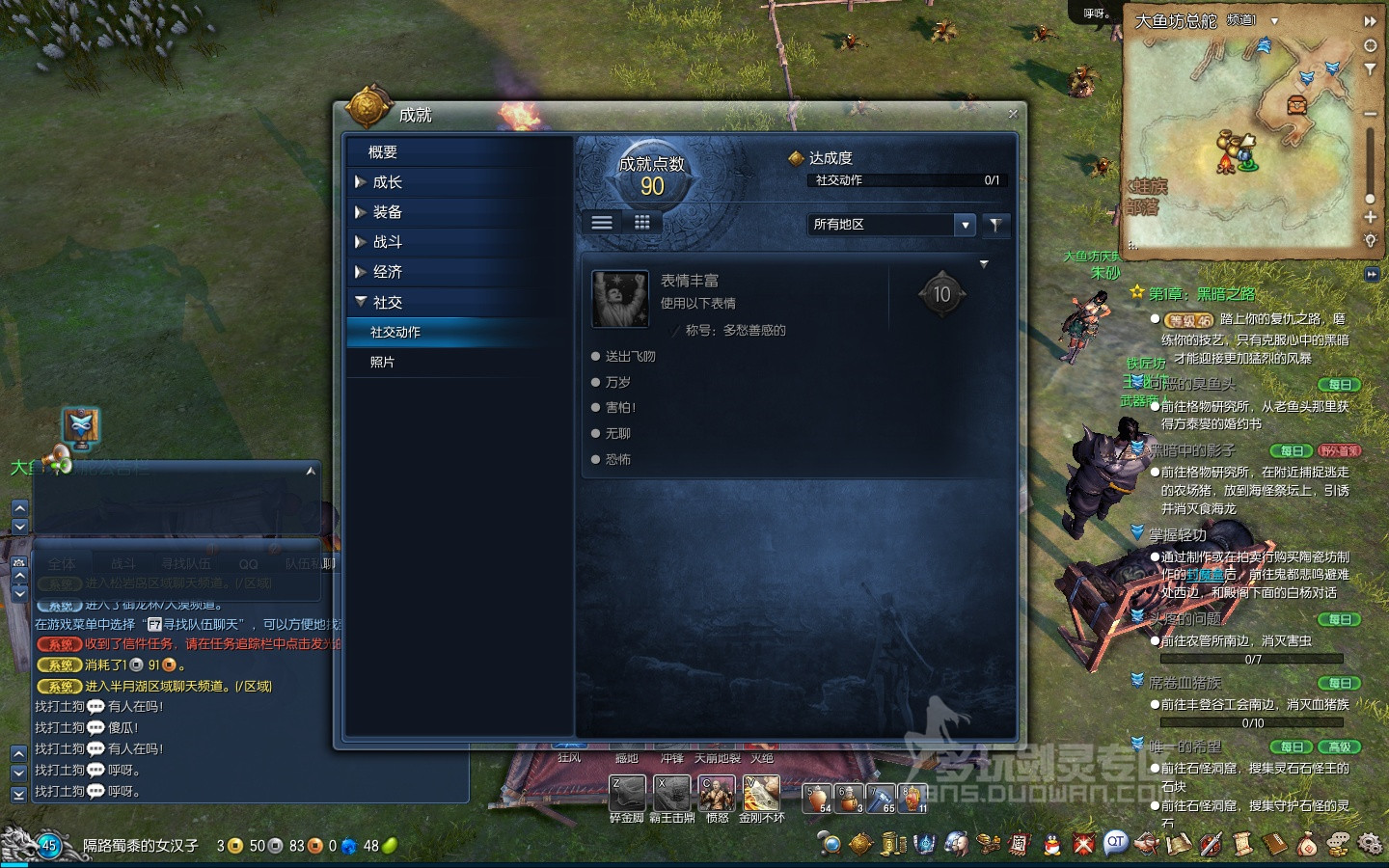
Task: Open the 全体 chat tab
Action: pos(62,563)
